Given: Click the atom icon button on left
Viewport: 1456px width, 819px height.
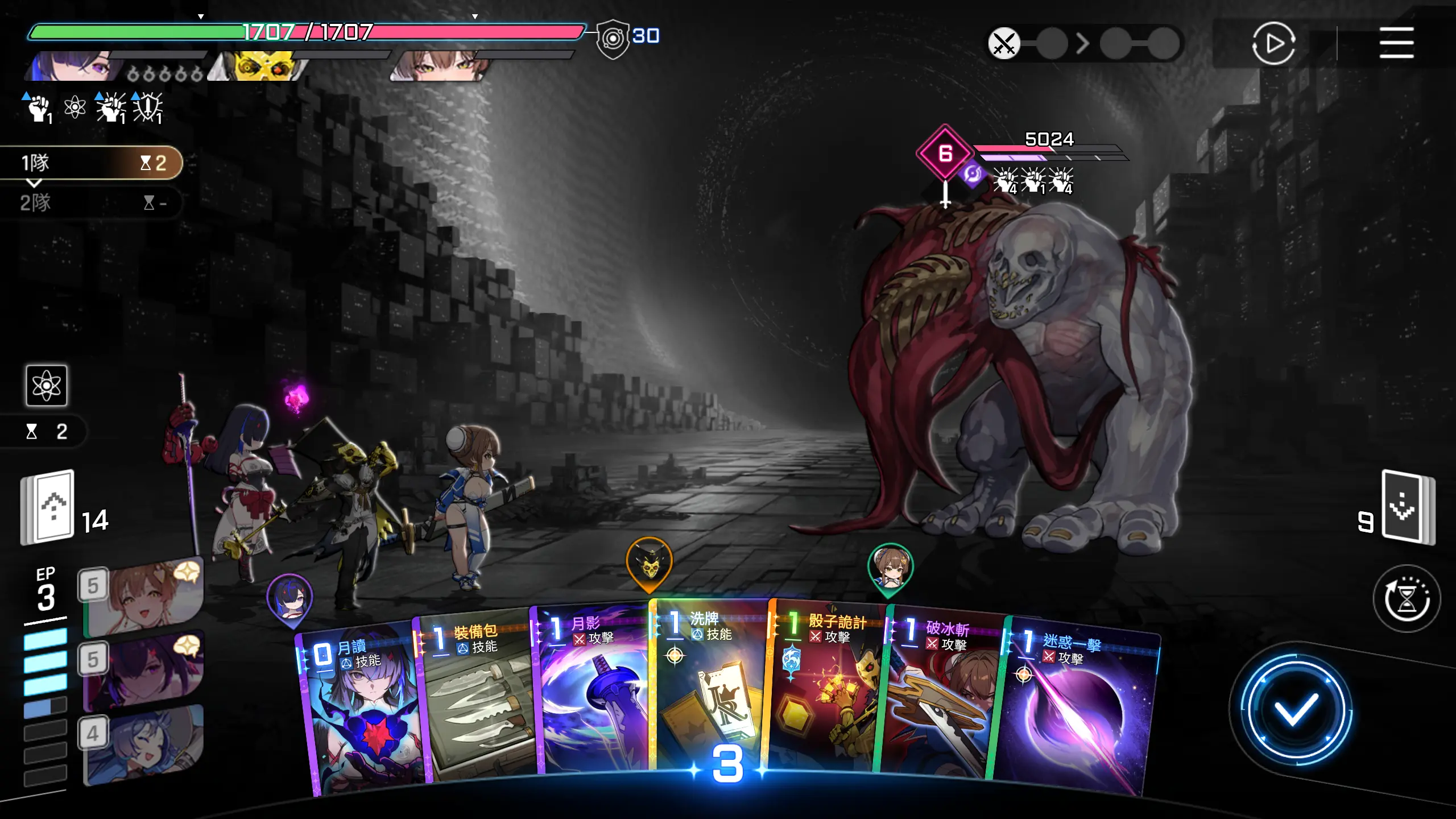Looking at the screenshot, I should (47, 386).
